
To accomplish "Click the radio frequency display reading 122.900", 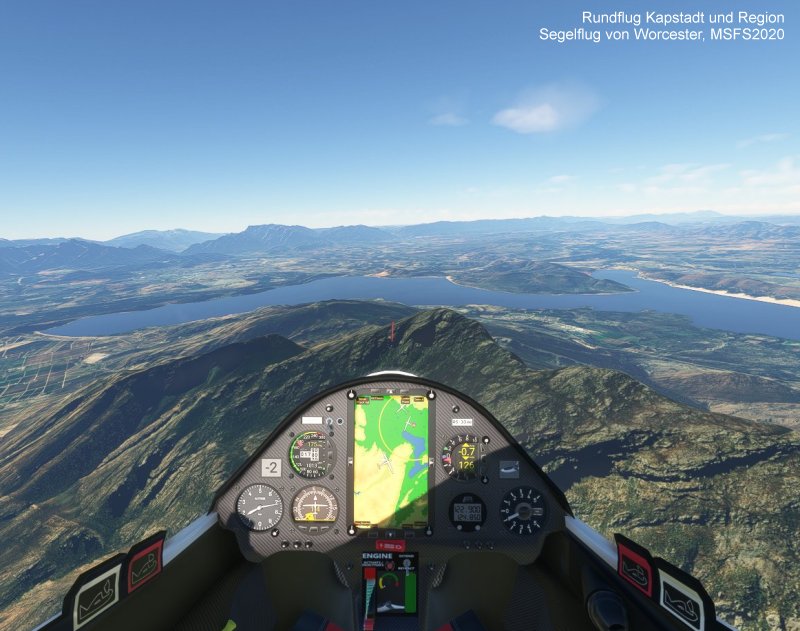I will pyautogui.click(x=467, y=510).
